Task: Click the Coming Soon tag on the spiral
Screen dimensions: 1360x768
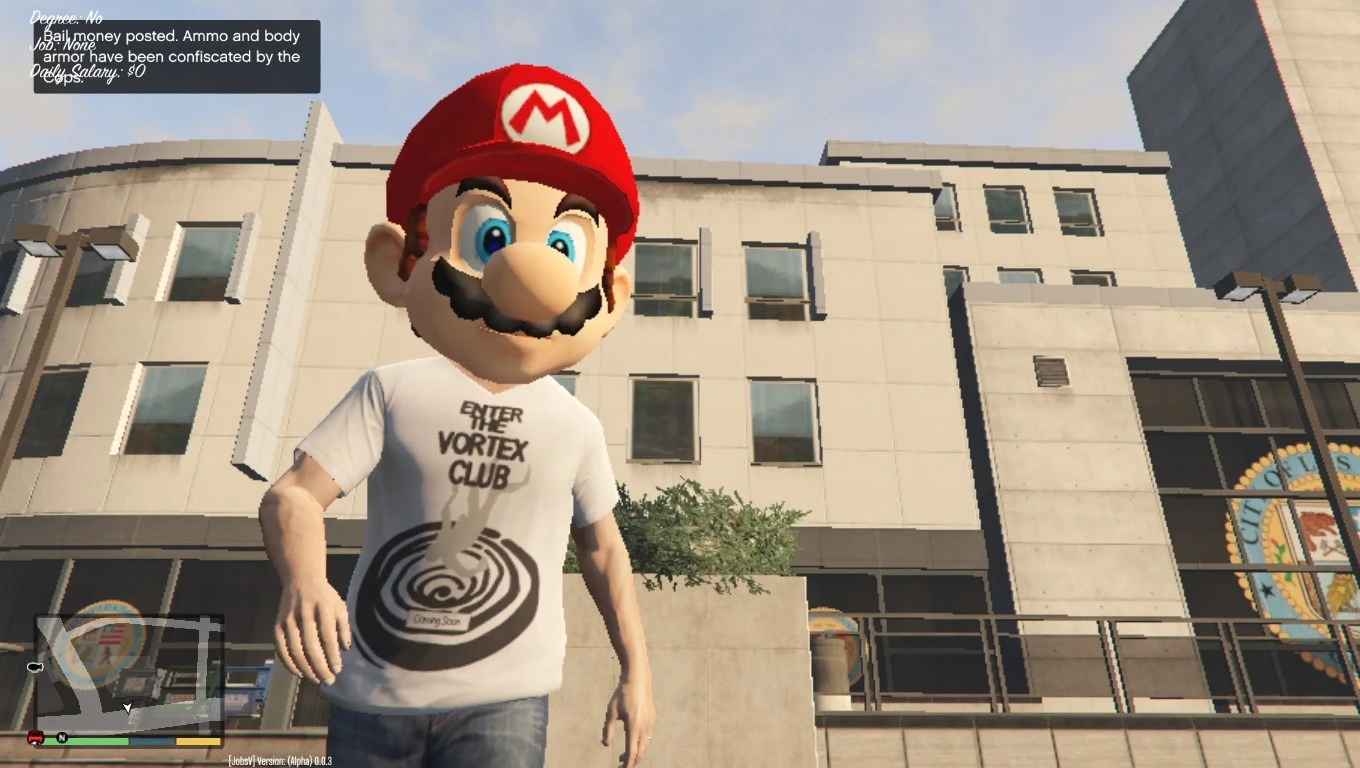Action: tap(436, 618)
